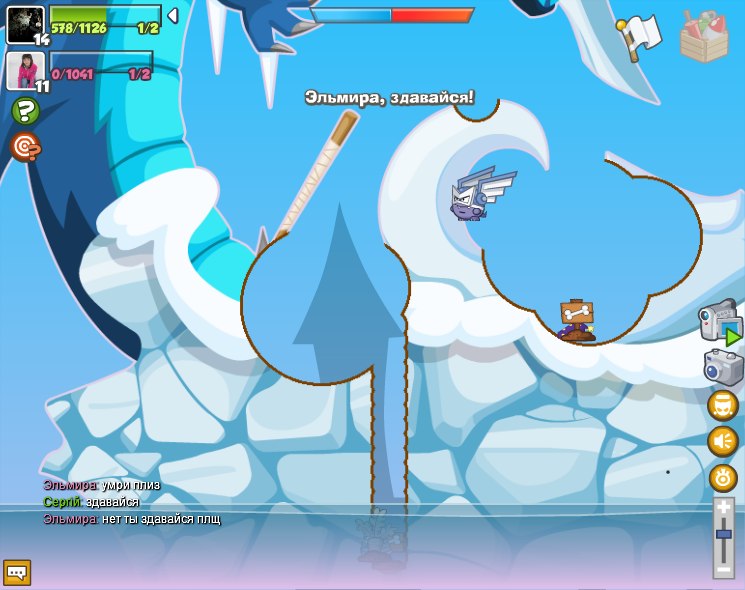Click the round yellow light button
745x590 pixels.
click(722, 478)
